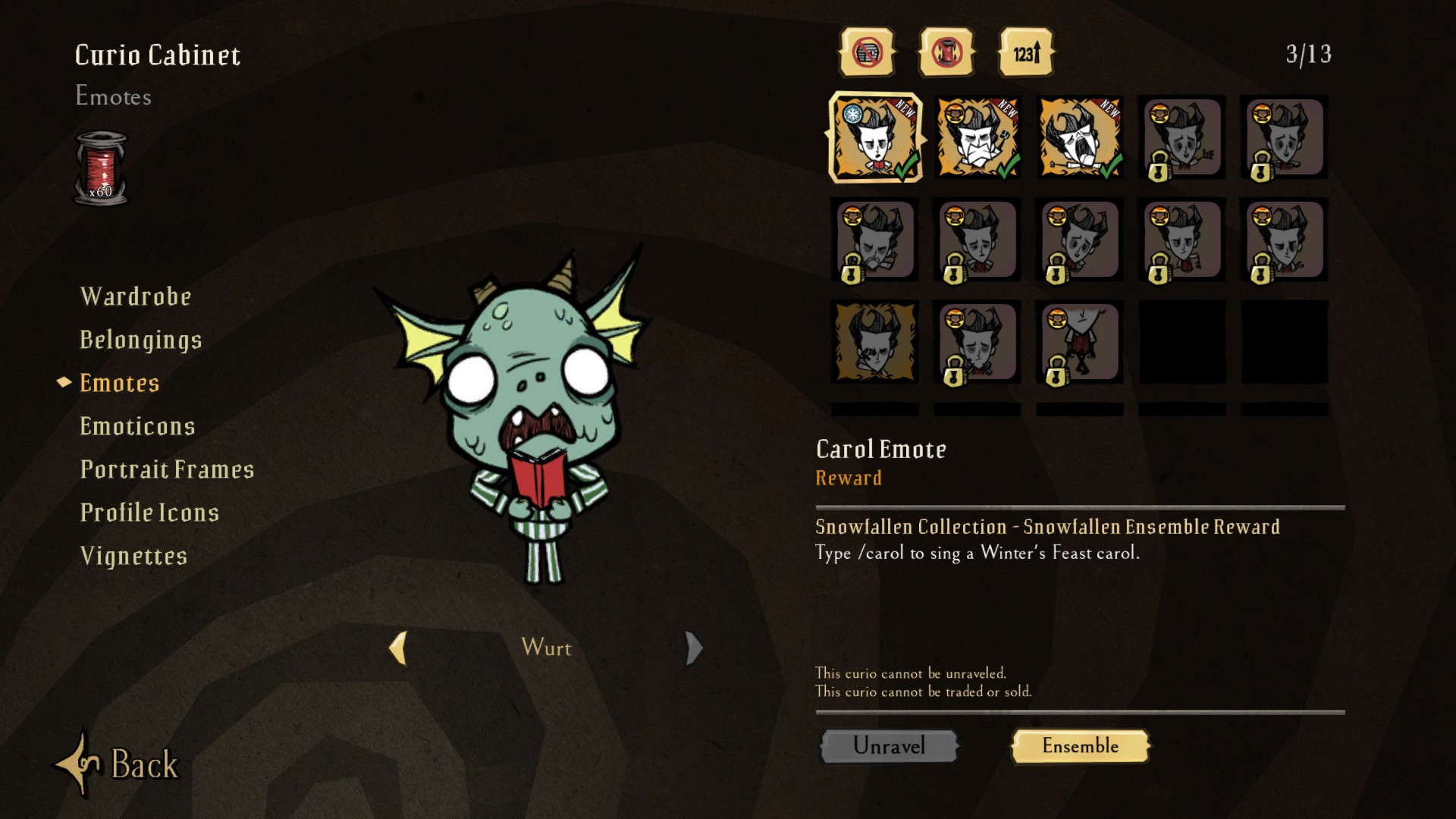The image size is (1456, 819).
Task: Open the Belongings section
Action: pyautogui.click(x=141, y=340)
